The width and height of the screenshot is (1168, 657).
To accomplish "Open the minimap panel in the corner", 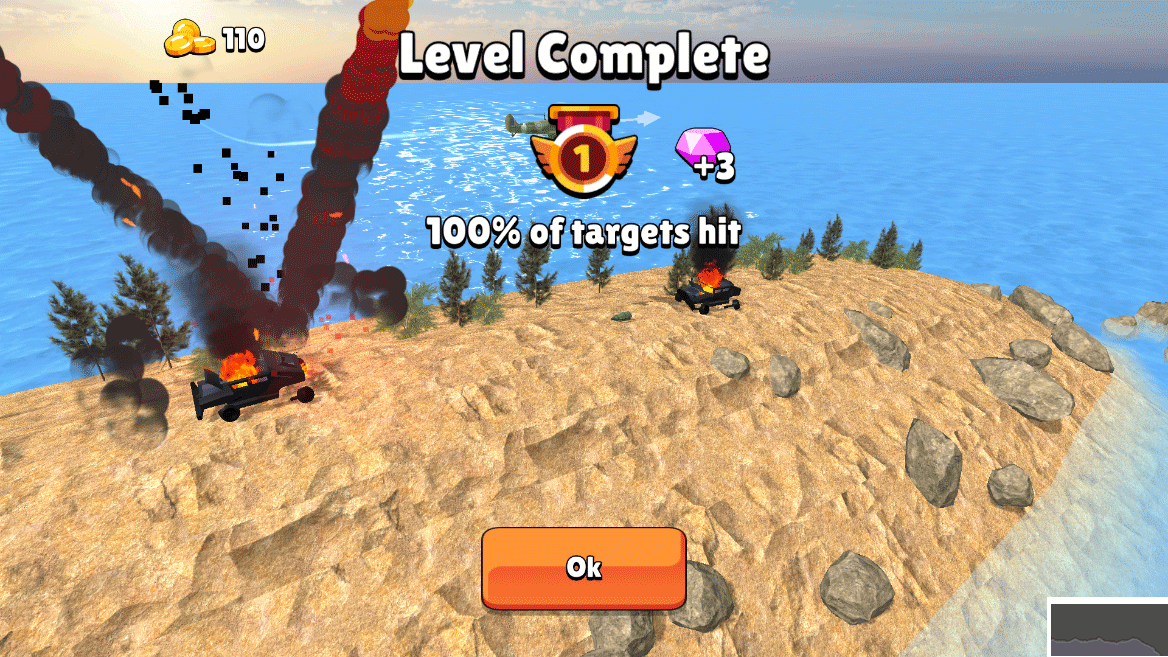I will point(1110,629).
